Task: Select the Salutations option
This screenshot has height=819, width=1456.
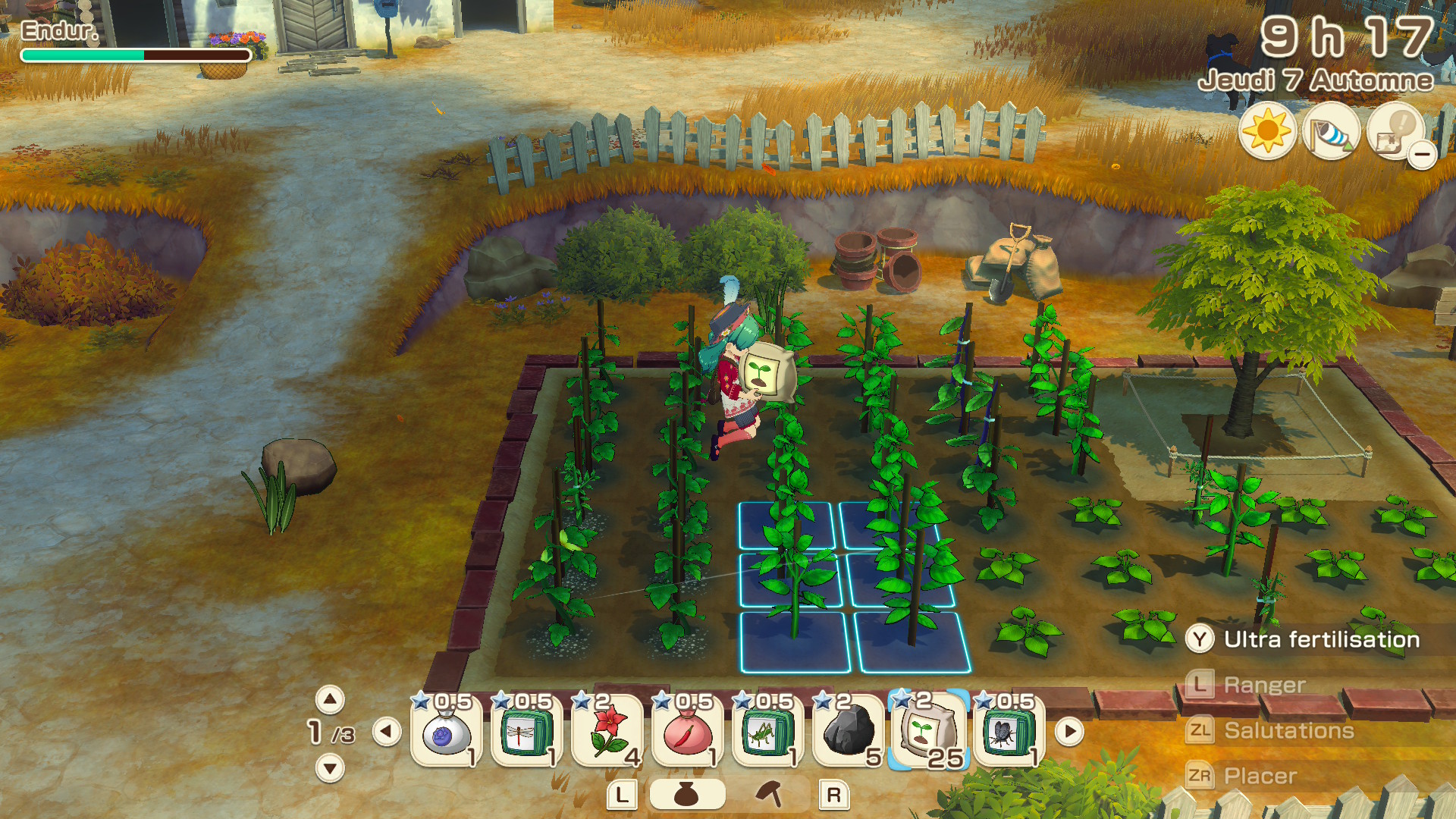Action: 1288,730
